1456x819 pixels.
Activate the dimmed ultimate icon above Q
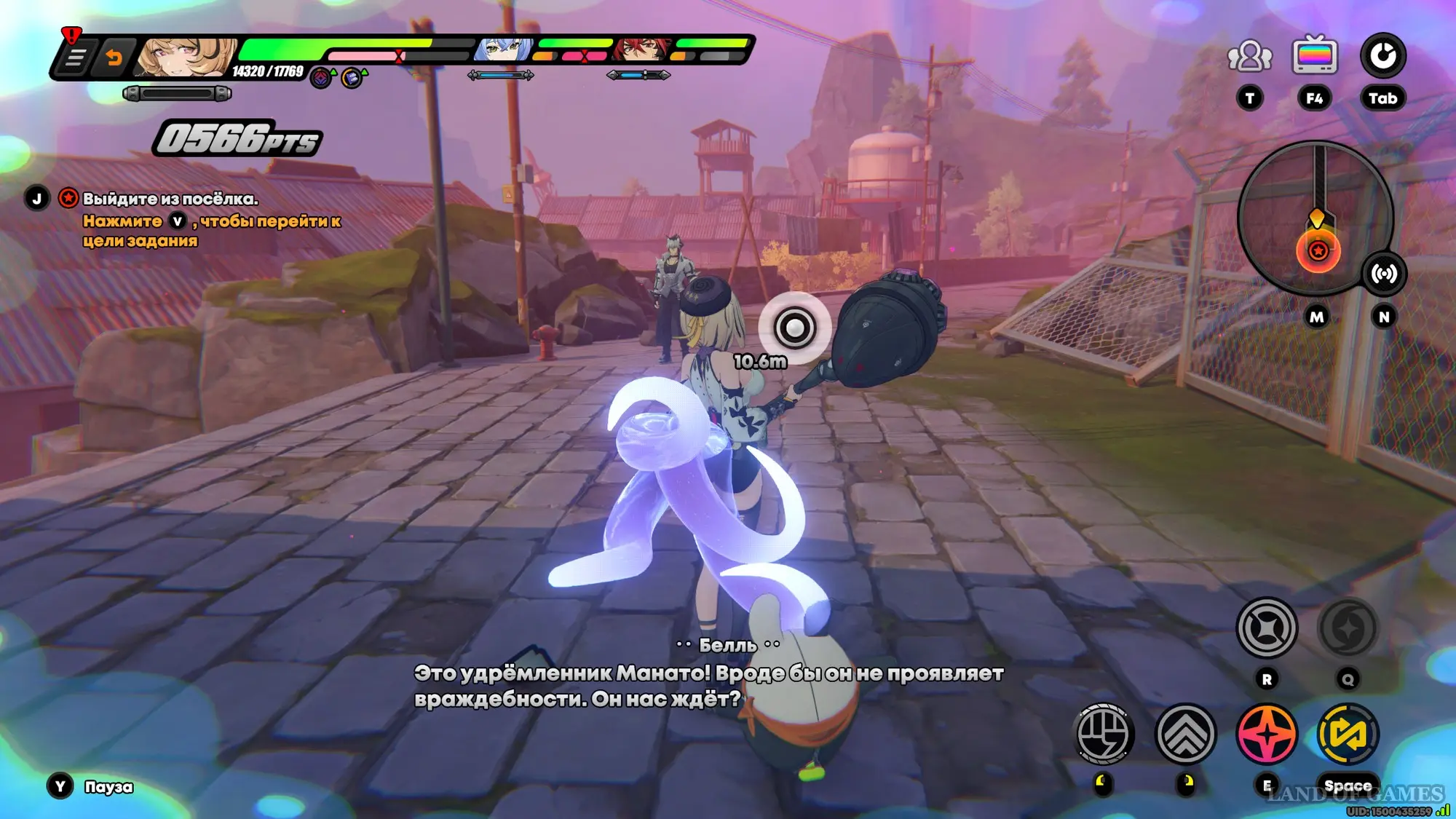[1348, 628]
